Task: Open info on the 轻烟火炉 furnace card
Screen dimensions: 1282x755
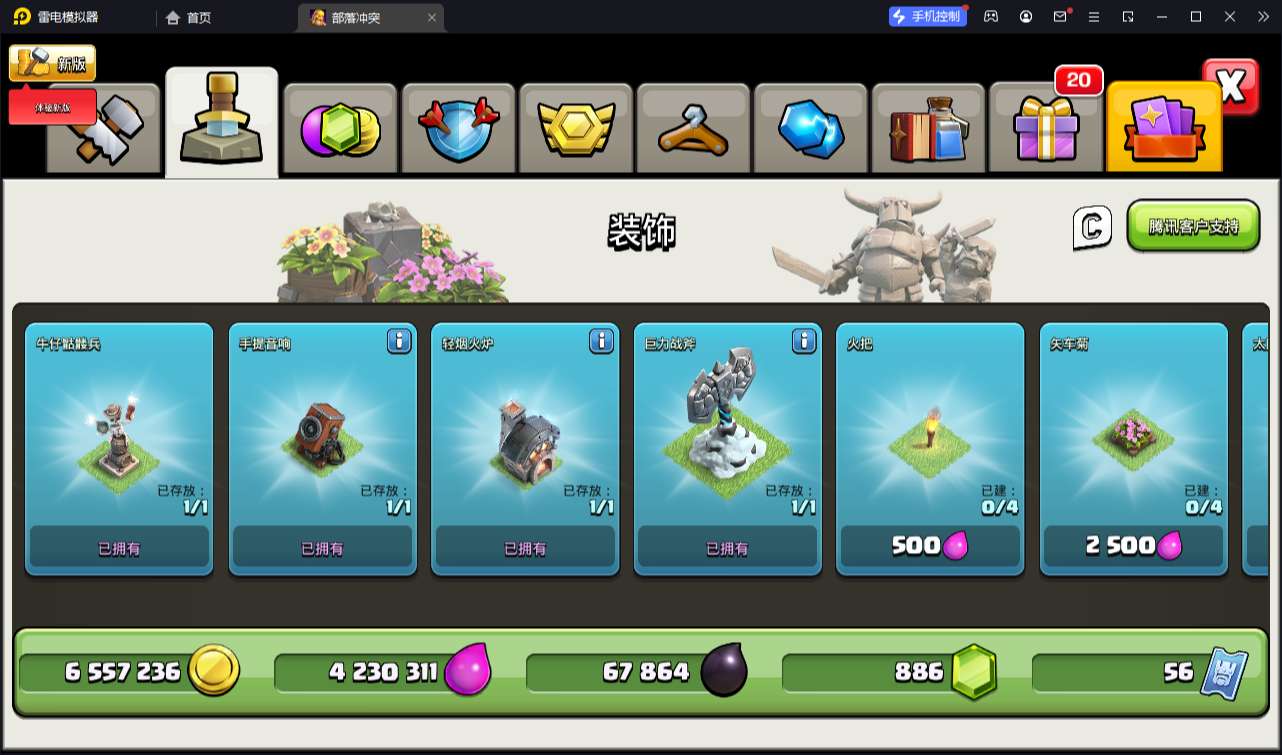Action: (x=601, y=341)
